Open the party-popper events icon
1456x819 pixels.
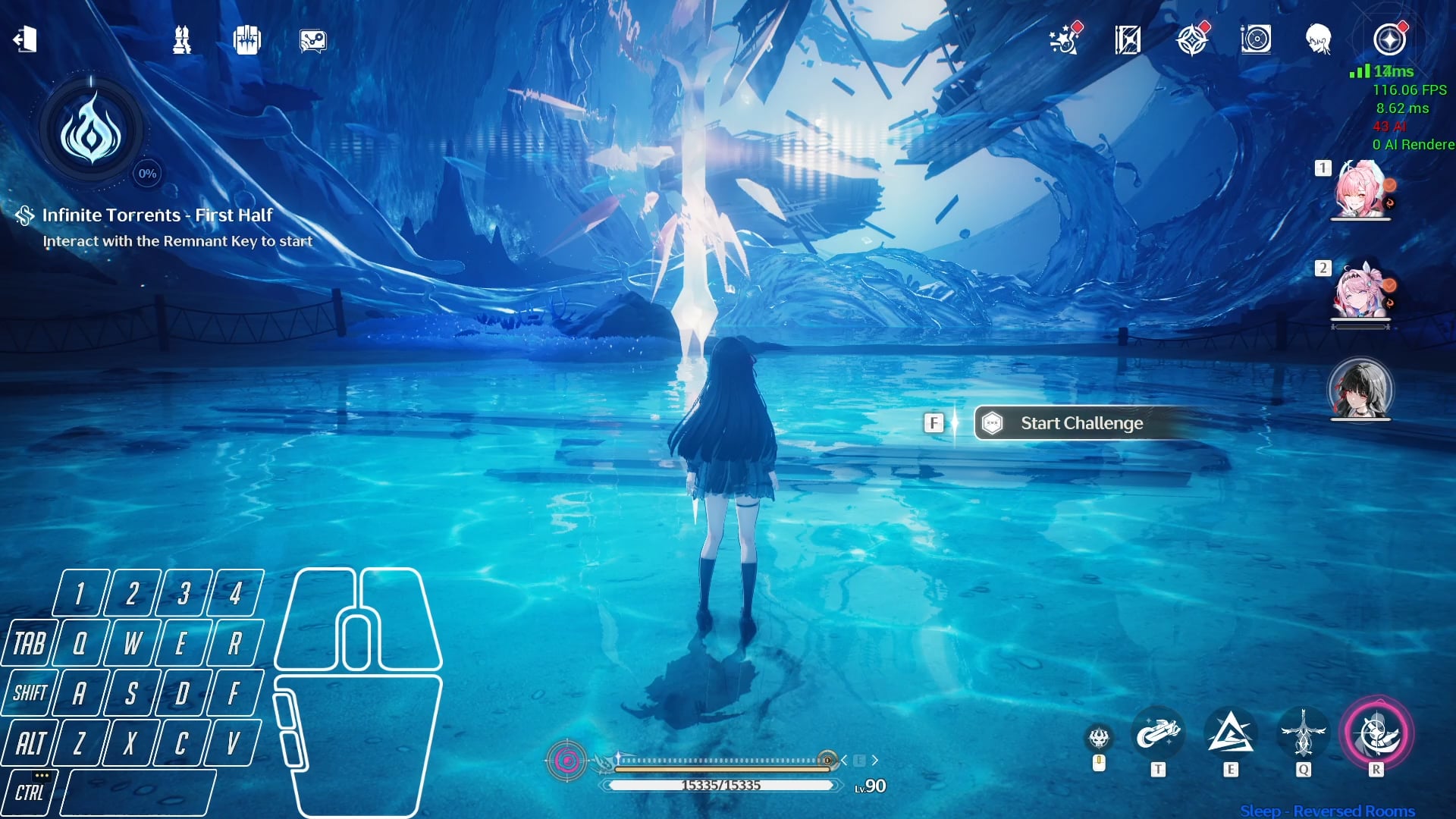coord(1064,39)
